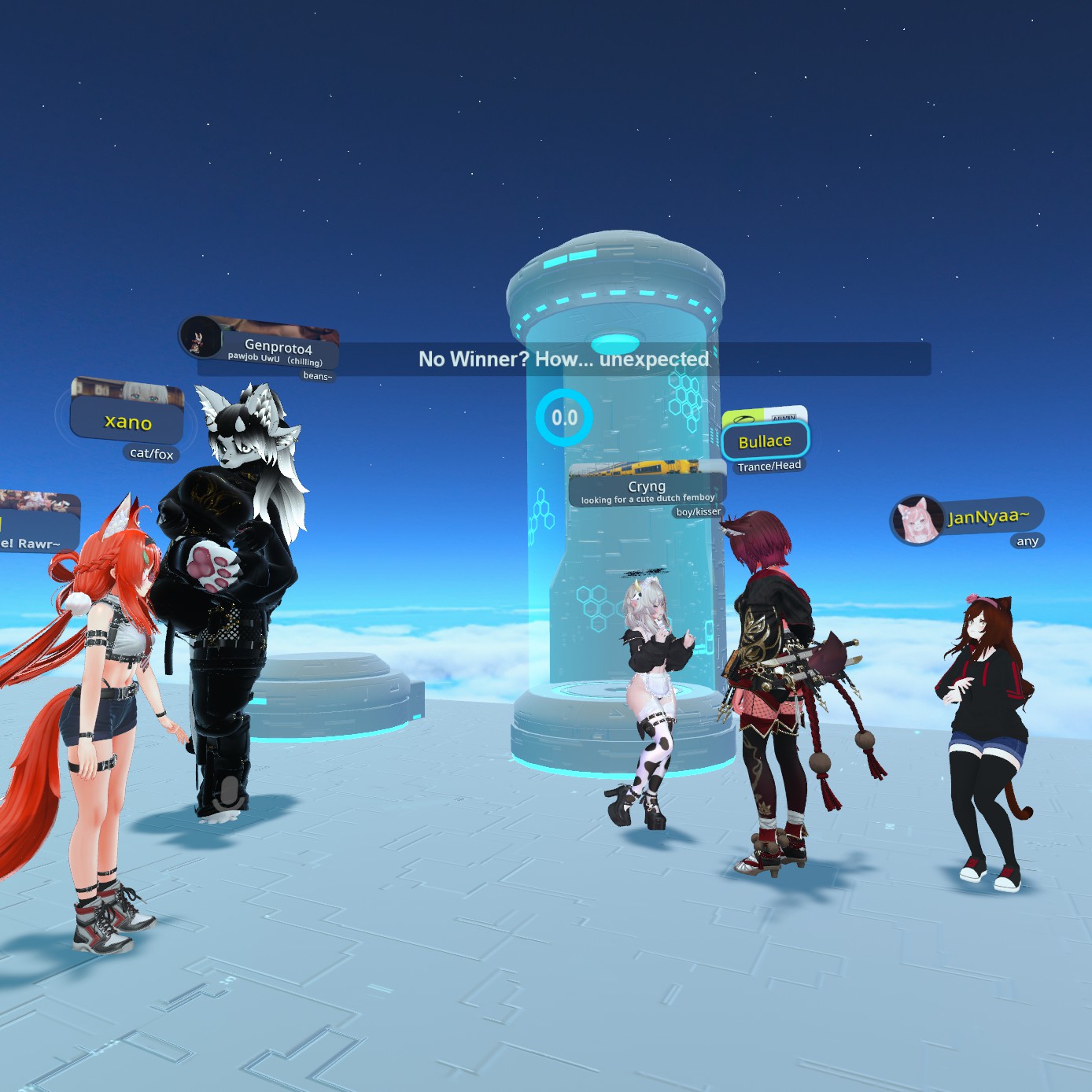Select the Genproto4 player nameplate
This screenshot has height=1092, width=1092.
tap(278, 348)
